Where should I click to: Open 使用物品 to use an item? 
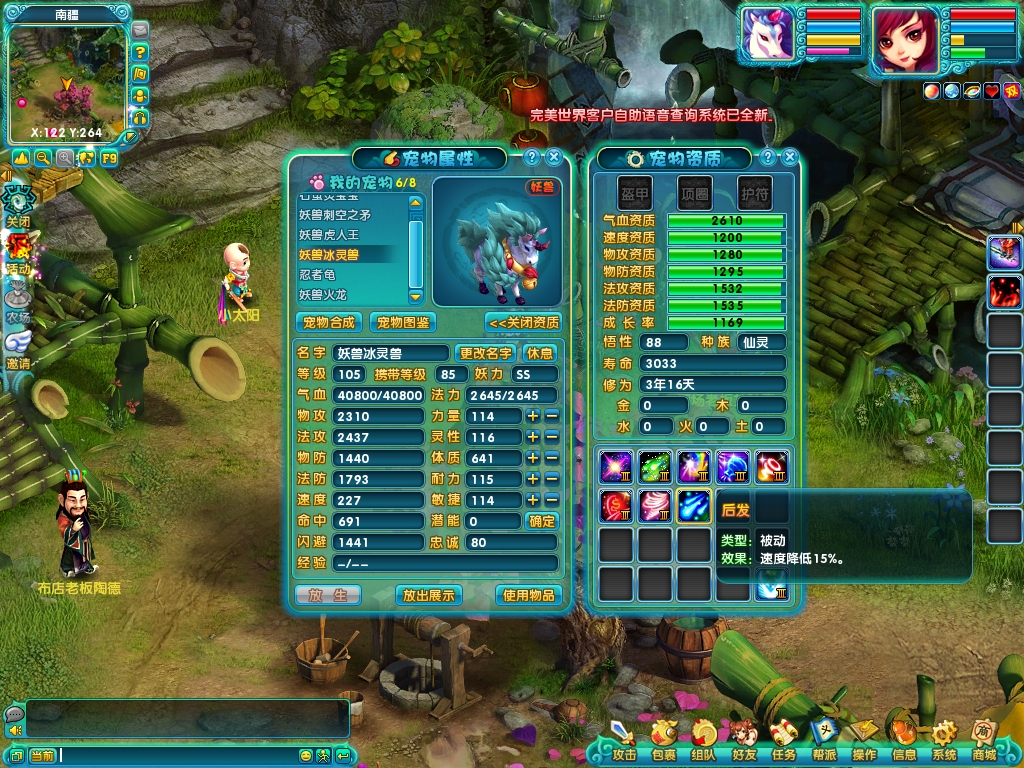(528, 595)
